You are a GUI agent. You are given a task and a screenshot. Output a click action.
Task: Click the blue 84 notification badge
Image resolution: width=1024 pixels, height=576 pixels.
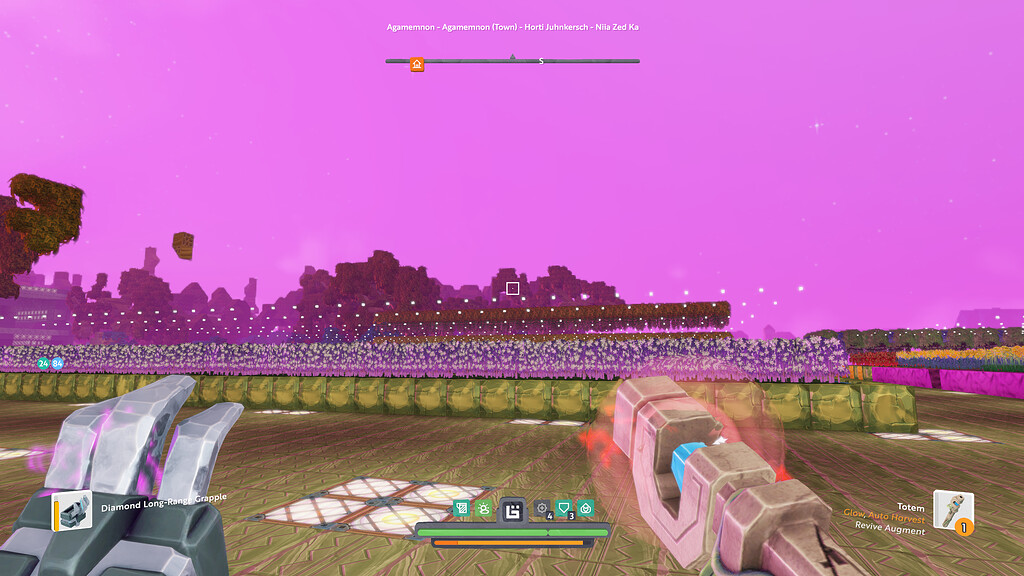(x=57, y=363)
